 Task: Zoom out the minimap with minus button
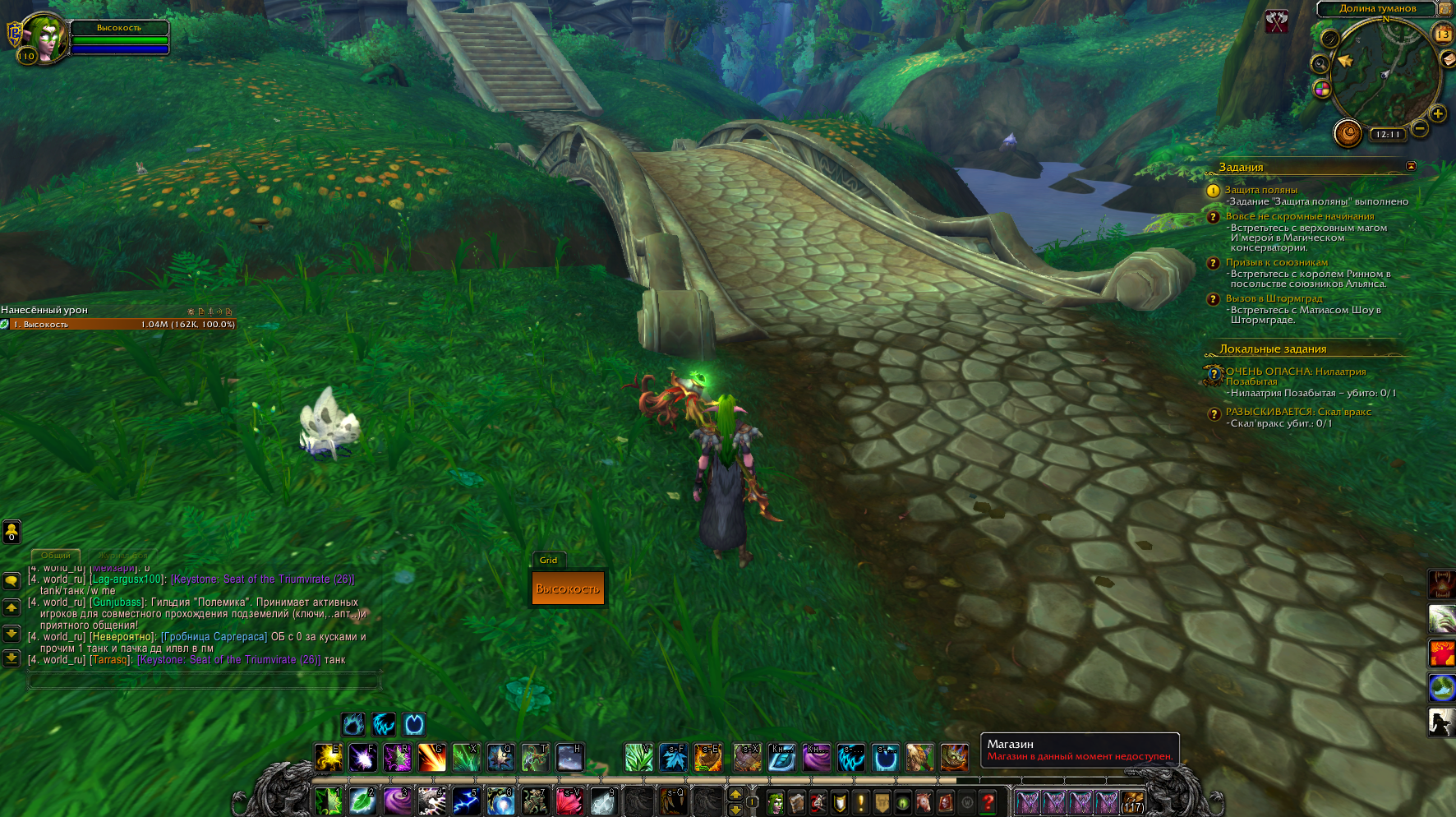(x=1419, y=128)
